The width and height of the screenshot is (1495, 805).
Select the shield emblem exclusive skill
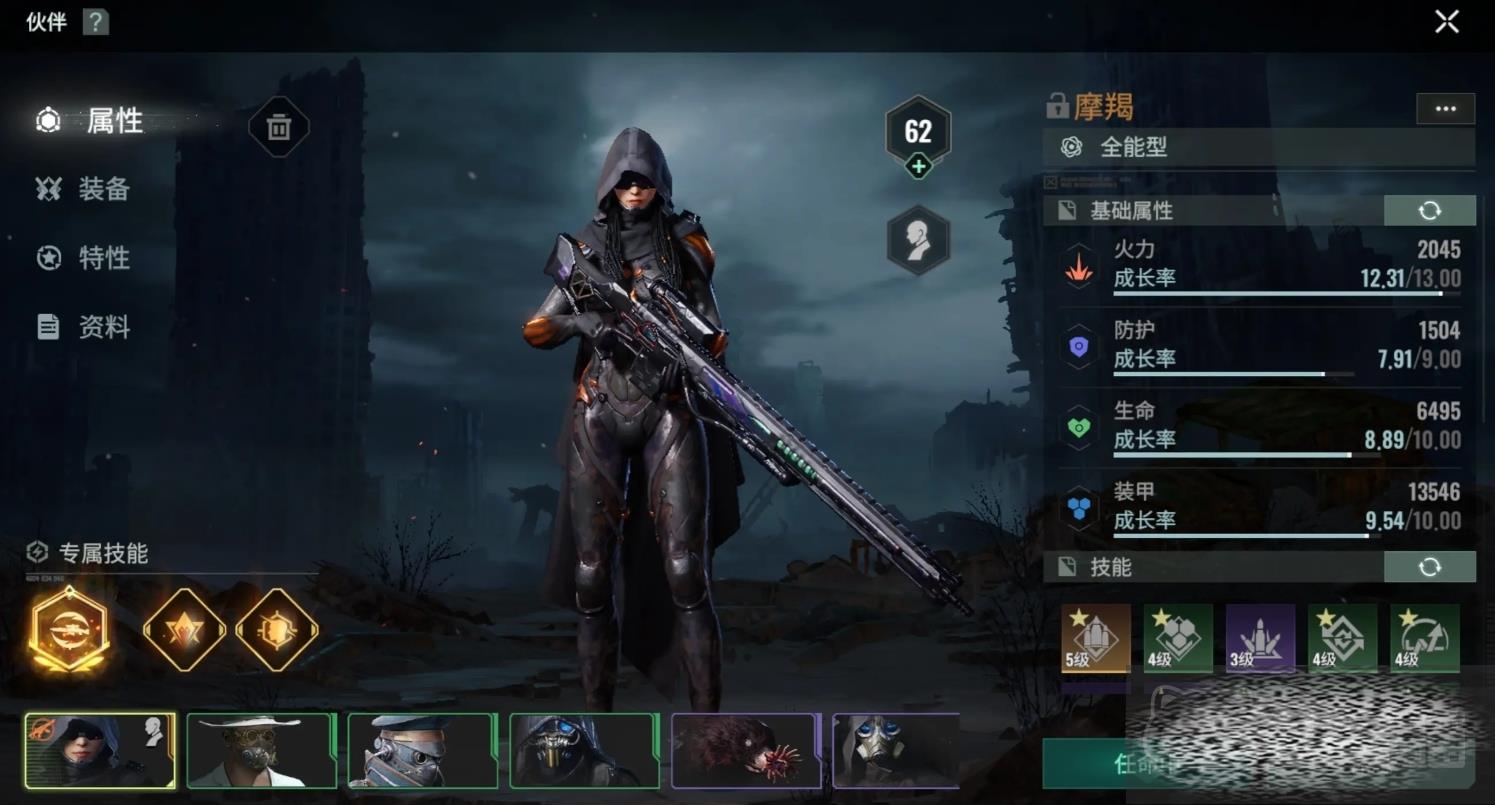coord(277,630)
